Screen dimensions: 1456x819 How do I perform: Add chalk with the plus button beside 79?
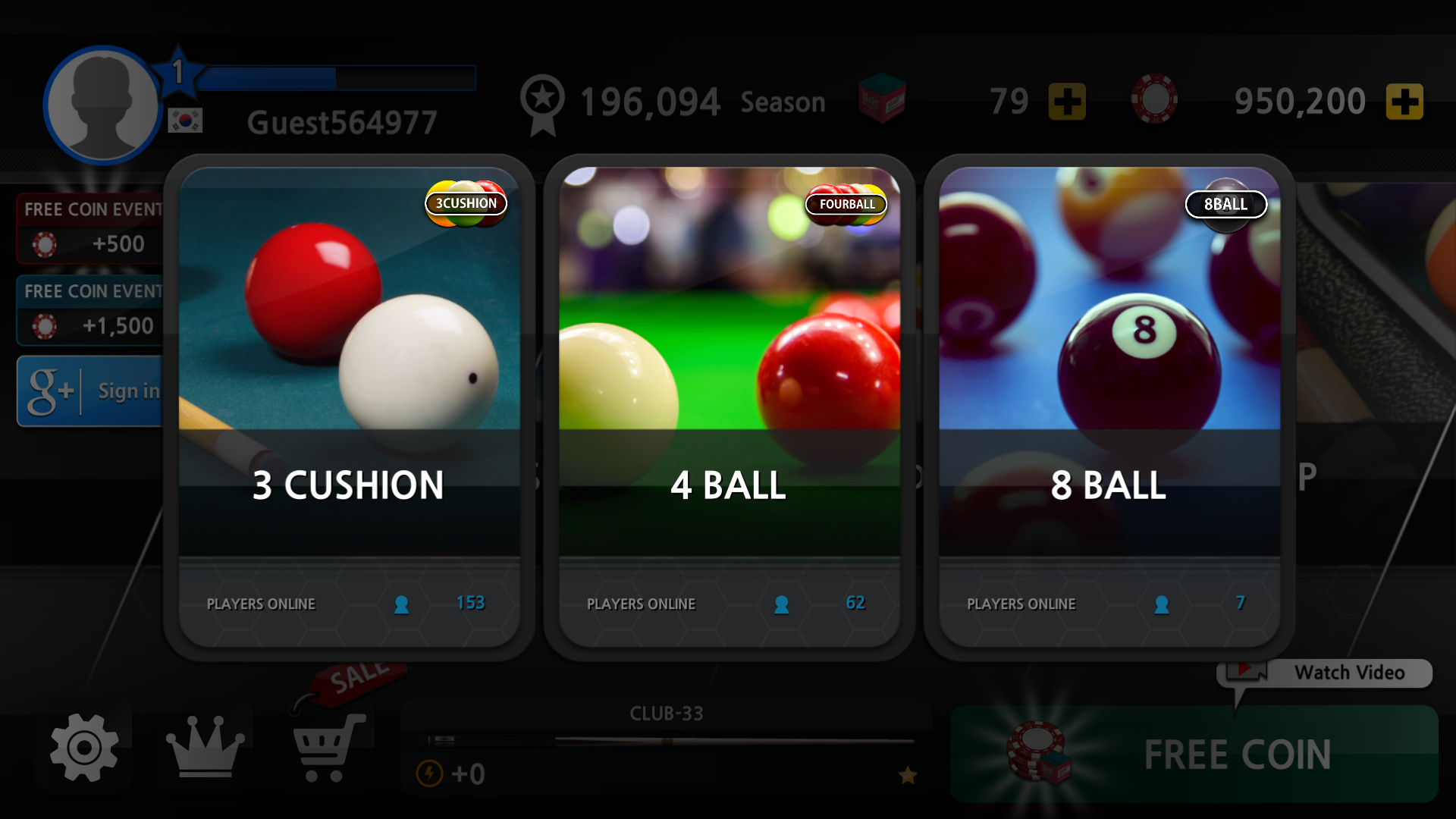pyautogui.click(x=1067, y=102)
